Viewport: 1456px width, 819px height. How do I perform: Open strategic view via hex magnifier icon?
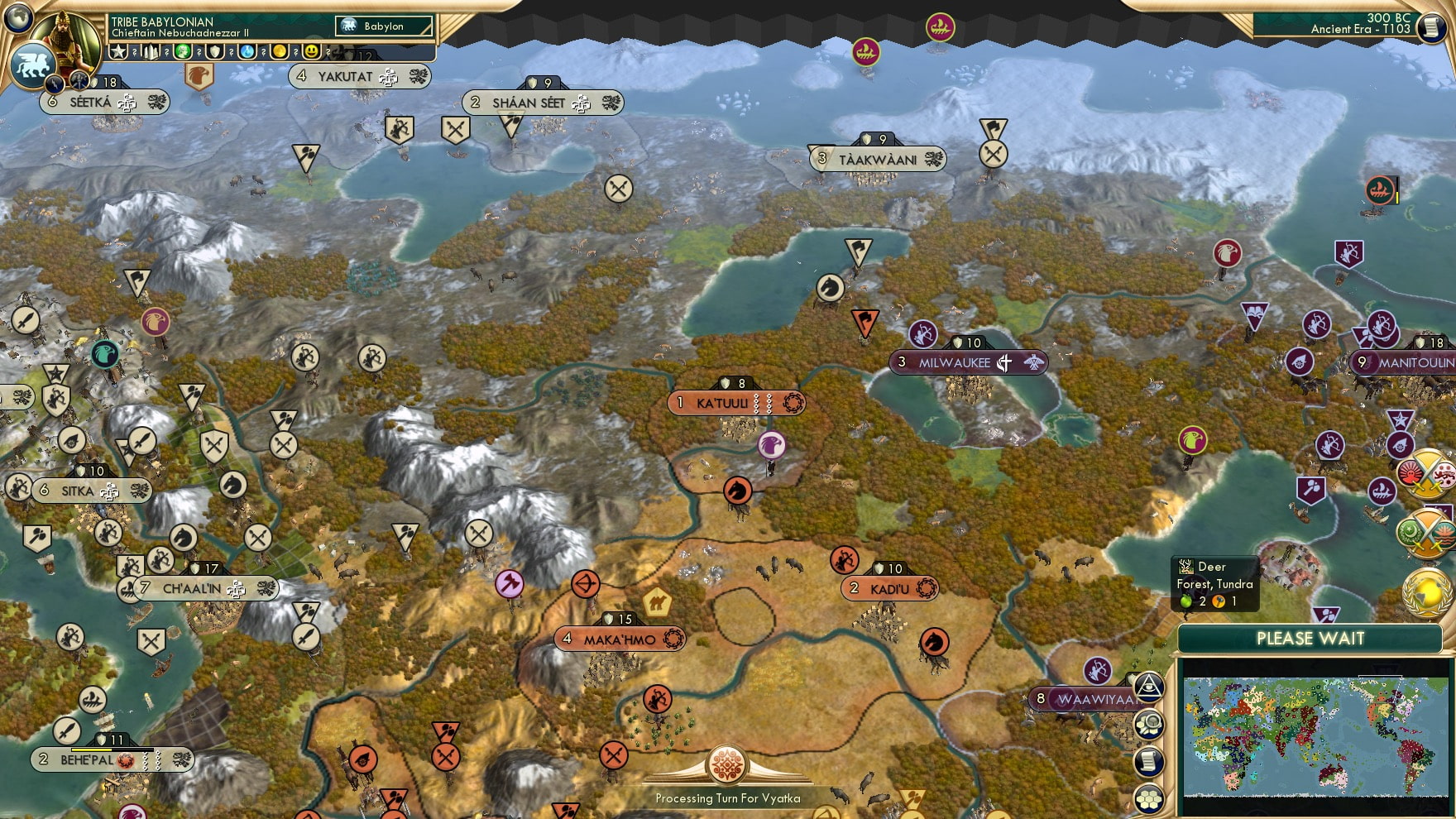click(x=1148, y=724)
